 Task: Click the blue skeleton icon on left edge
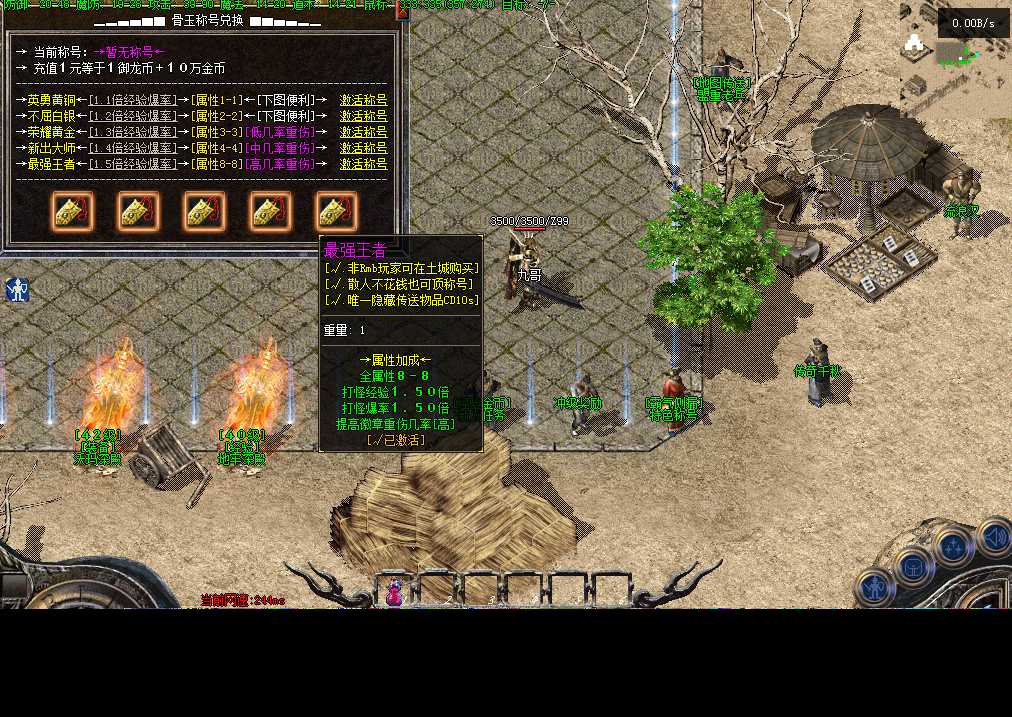point(17,290)
